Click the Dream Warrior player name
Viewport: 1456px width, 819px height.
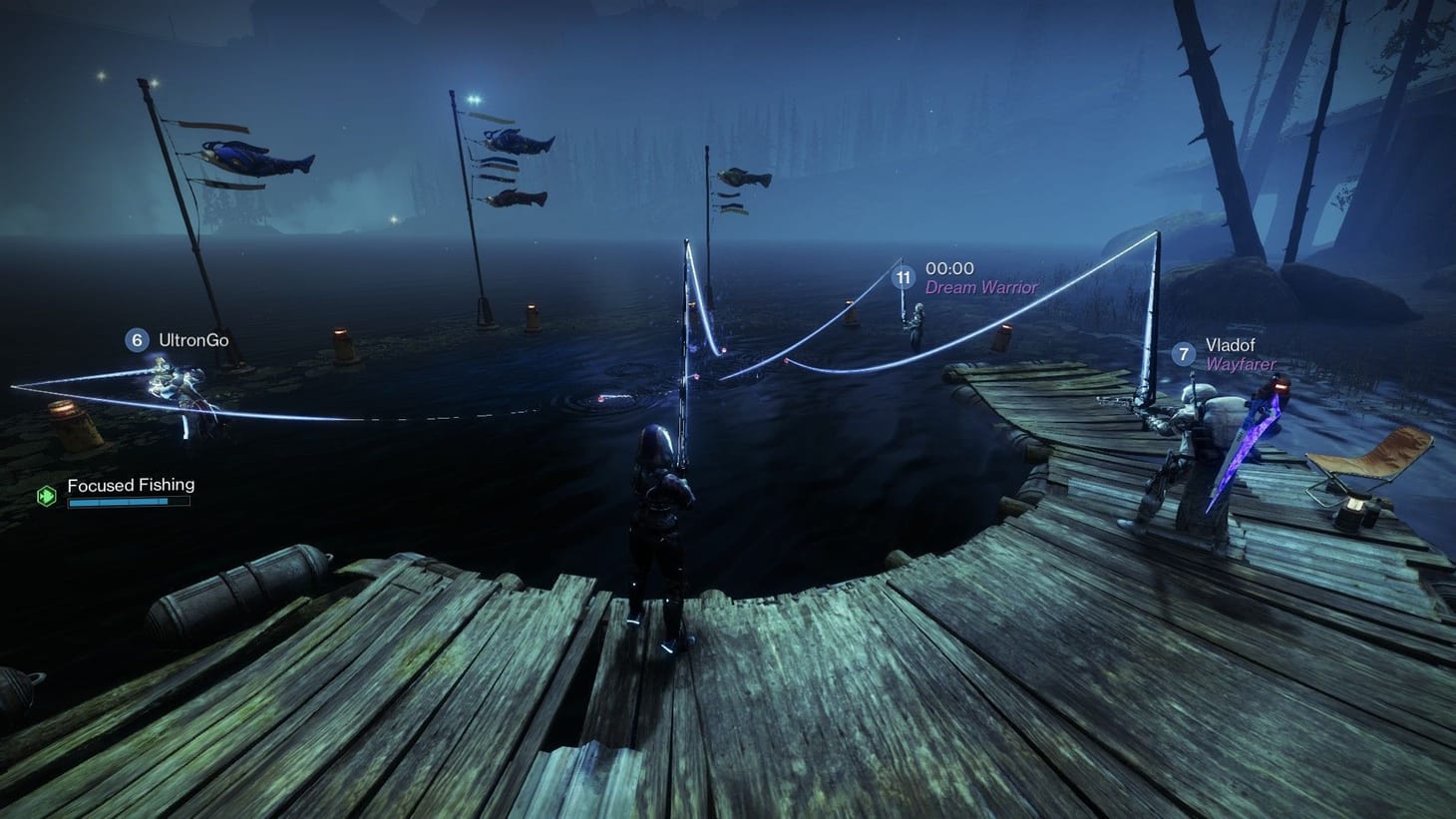click(979, 286)
